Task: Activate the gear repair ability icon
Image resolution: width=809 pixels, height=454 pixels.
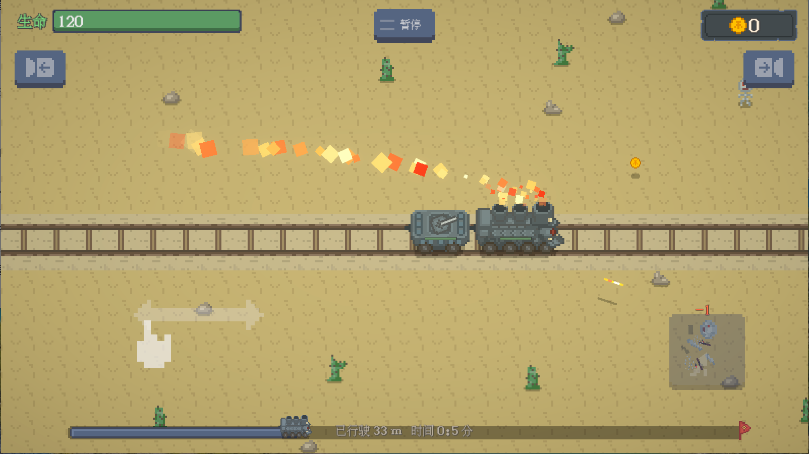Action: click(706, 350)
